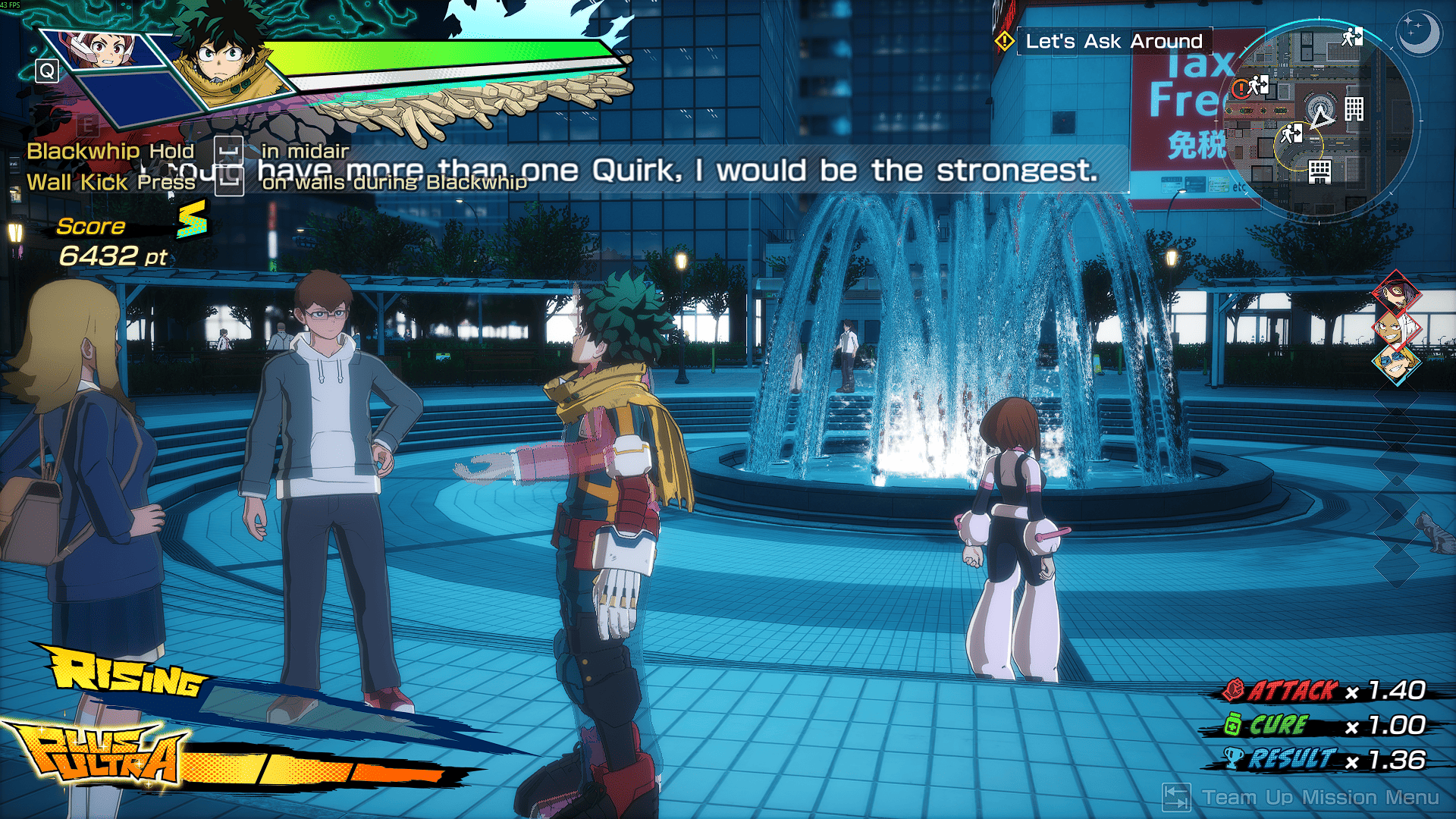
Task: Choose the white-haired grinning teammate portrait
Action: point(1394,328)
